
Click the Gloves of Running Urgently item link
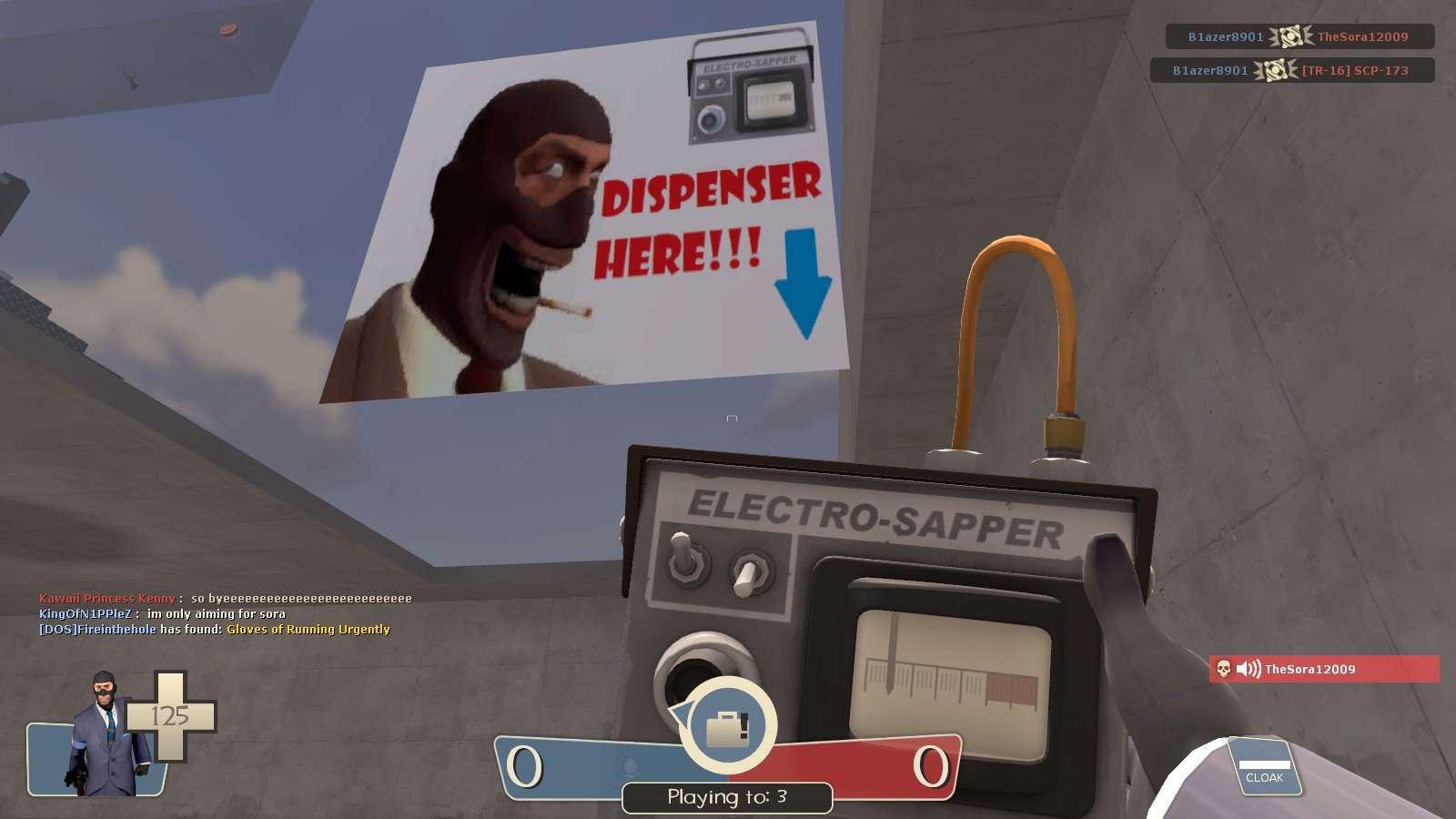click(308, 629)
